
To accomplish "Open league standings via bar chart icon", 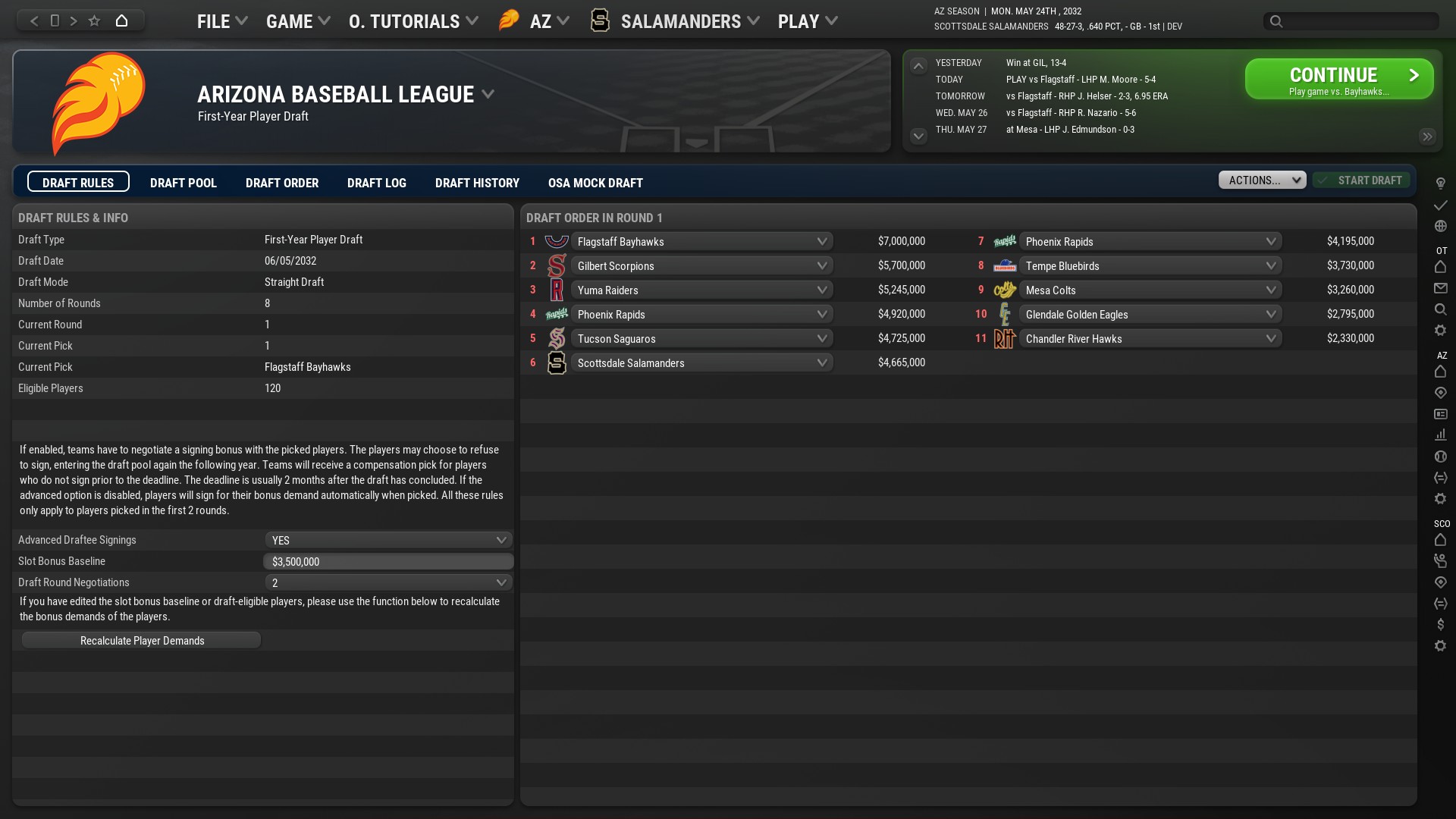I will pos(1440,435).
